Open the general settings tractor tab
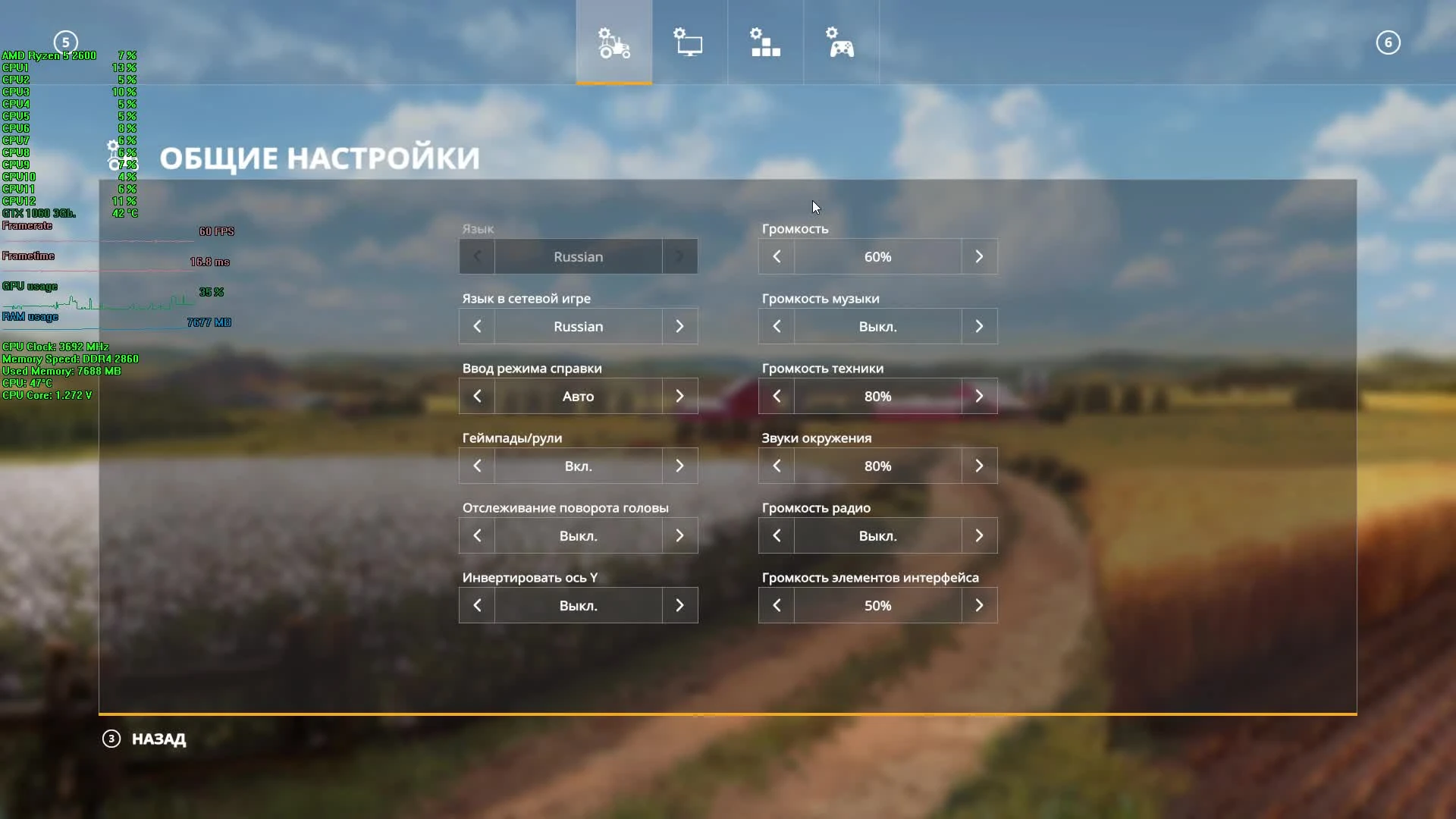Screen dimensions: 1456x819 pos(613,43)
